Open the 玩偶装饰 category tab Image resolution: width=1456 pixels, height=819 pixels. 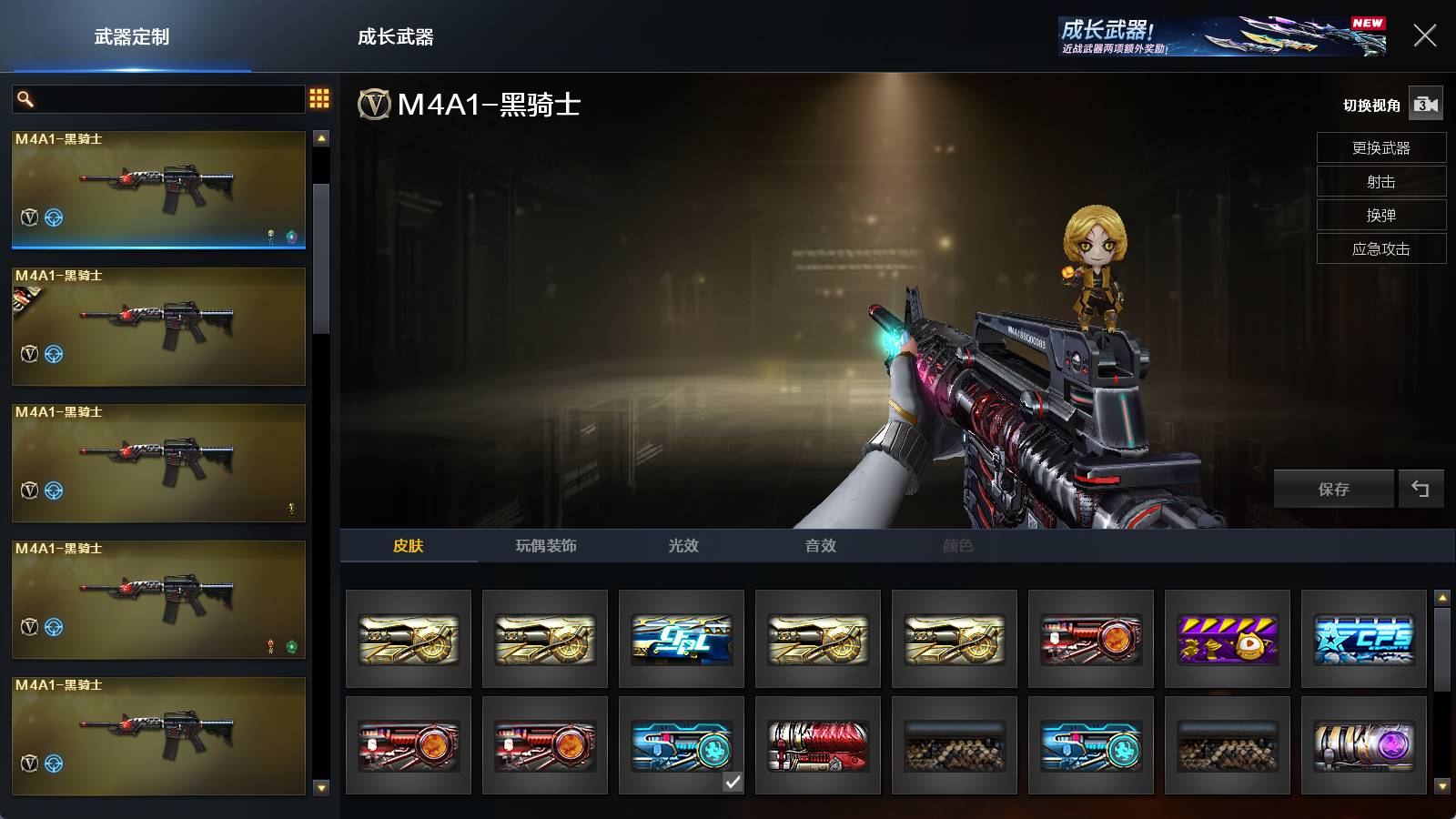pyautogui.click(x=546, y=545)
